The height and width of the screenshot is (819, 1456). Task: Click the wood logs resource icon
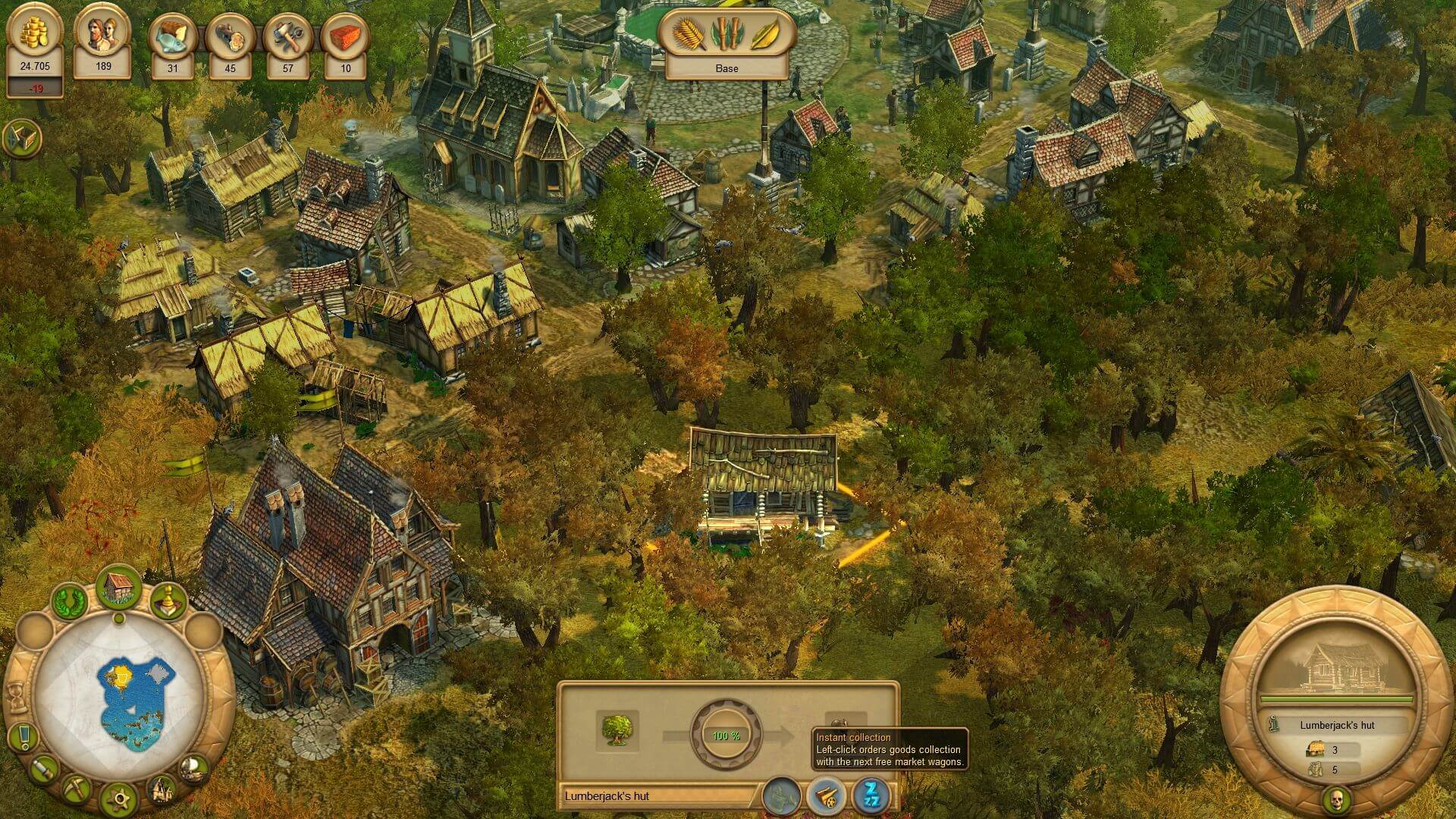230,38
